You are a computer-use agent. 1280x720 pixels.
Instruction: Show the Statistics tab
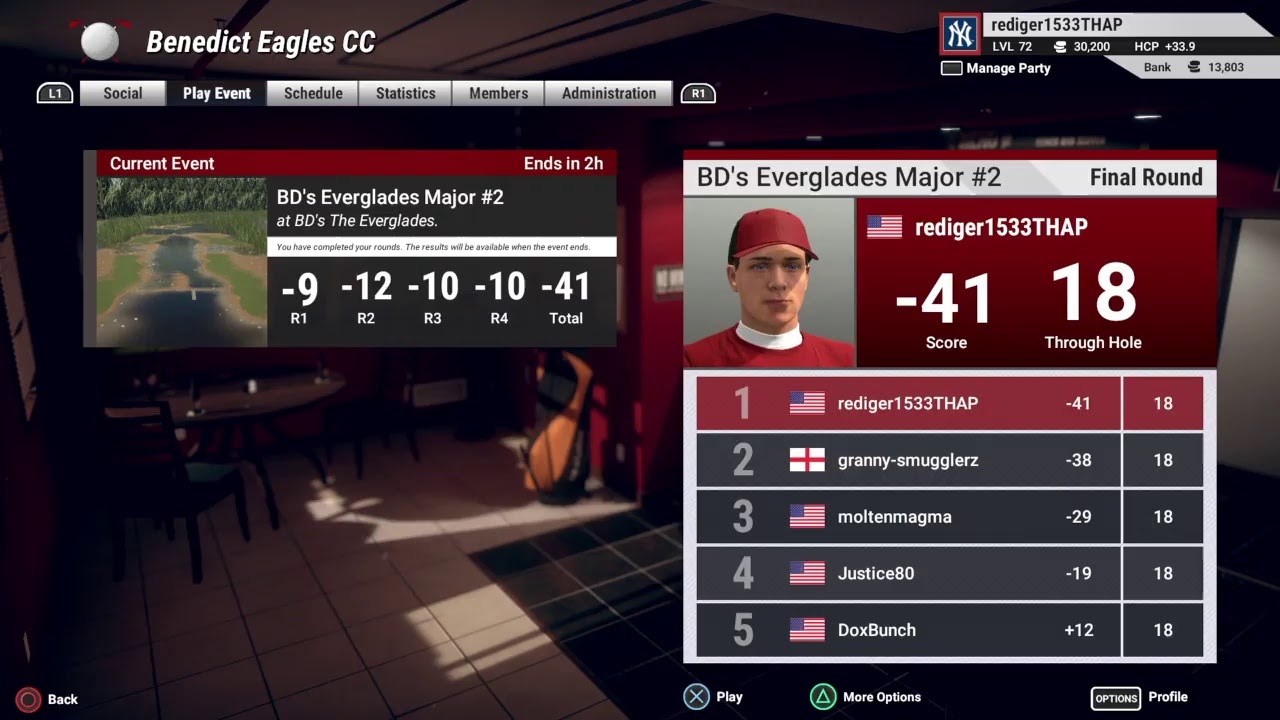coord(405,93)
